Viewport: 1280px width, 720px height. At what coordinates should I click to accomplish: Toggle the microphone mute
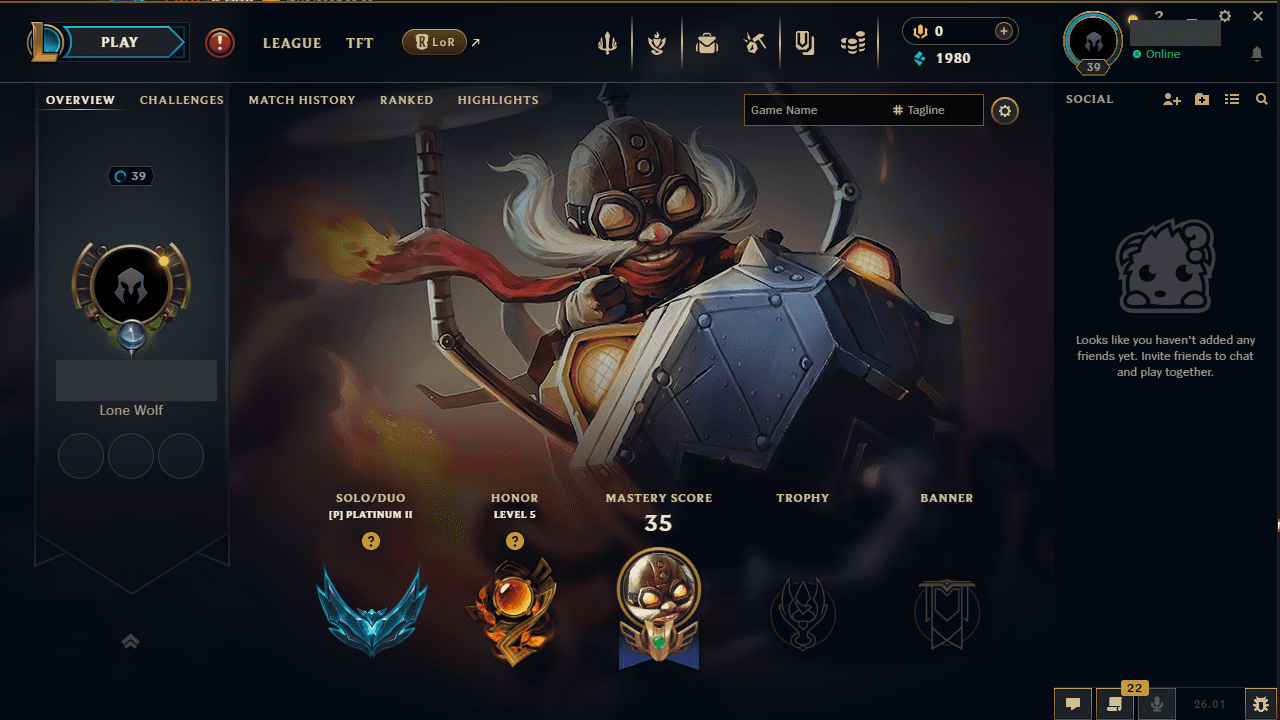[x=1156, y=703]
